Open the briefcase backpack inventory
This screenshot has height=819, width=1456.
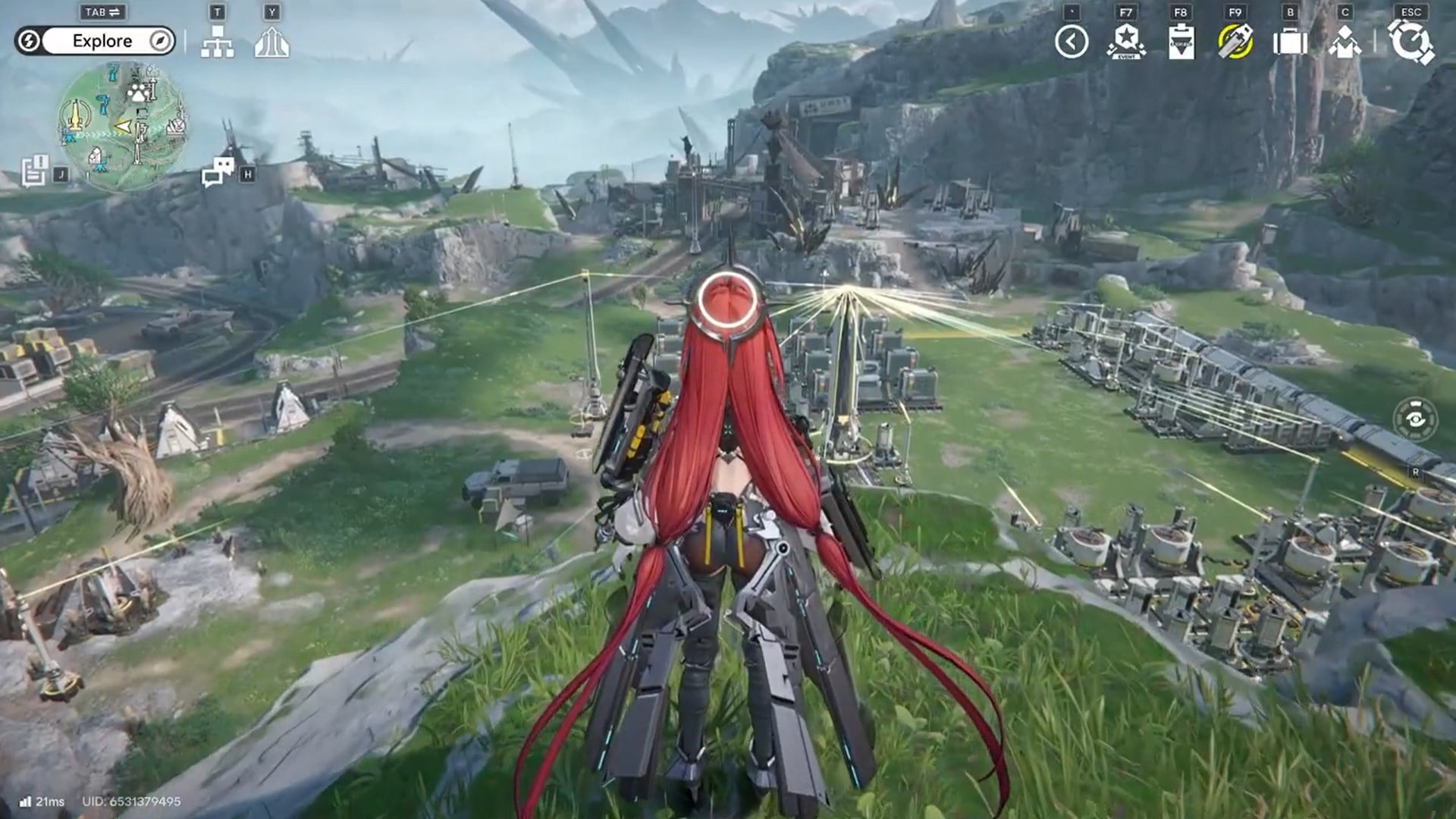(1290, 42)
